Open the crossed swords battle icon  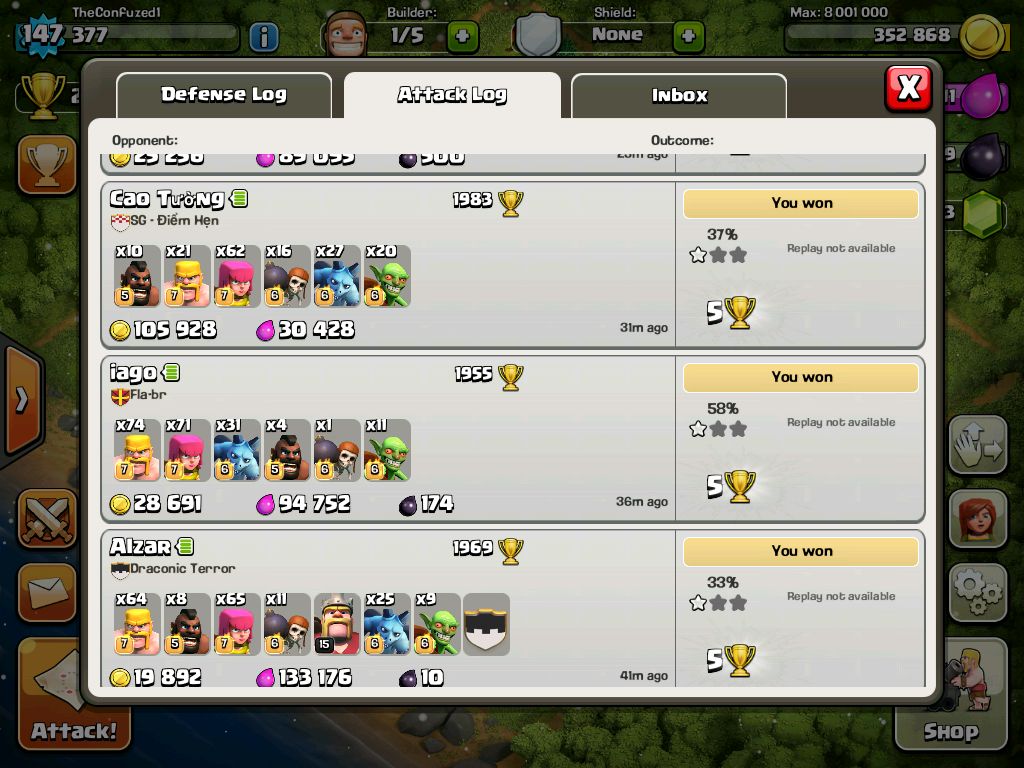click(x=47, y=518)
